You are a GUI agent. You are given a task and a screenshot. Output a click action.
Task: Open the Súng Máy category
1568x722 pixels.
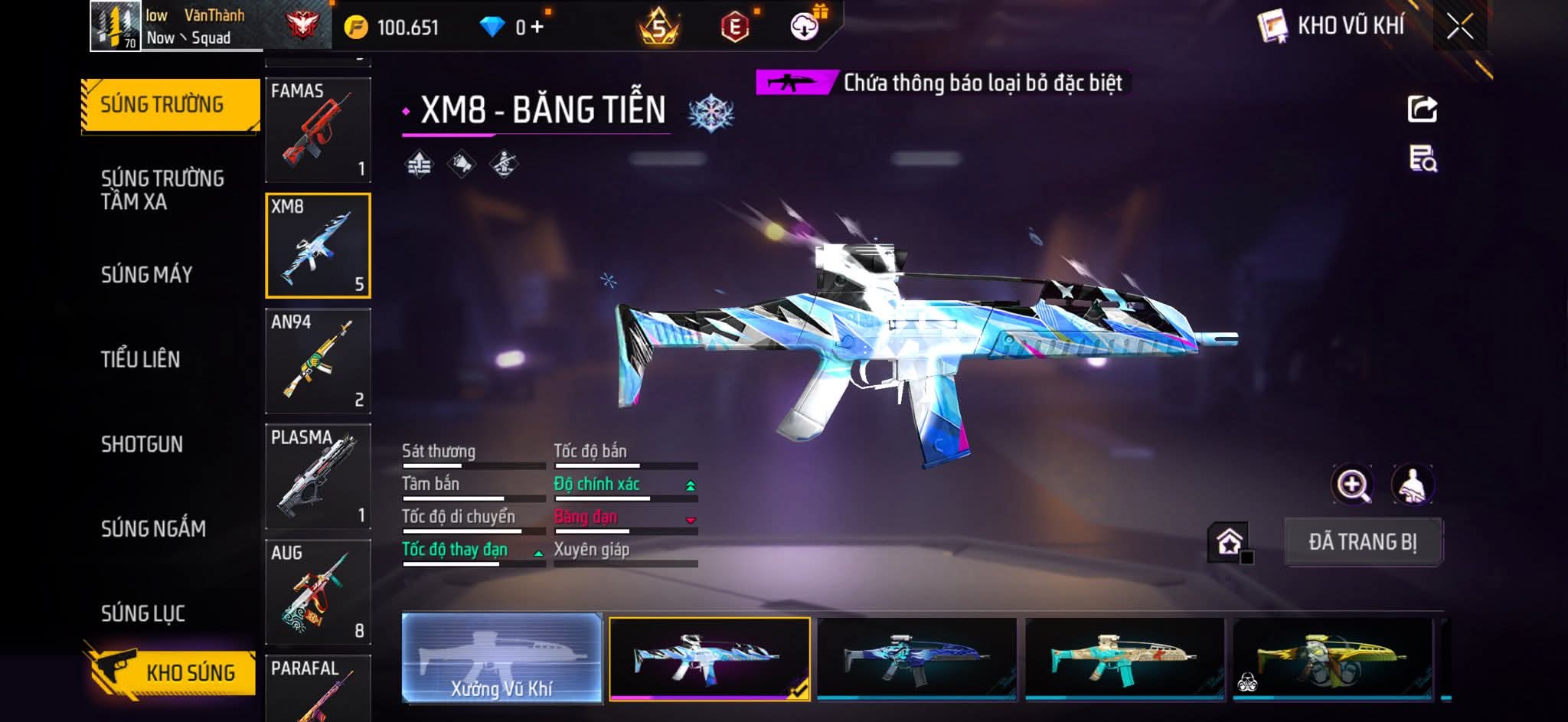click(147, 274)
